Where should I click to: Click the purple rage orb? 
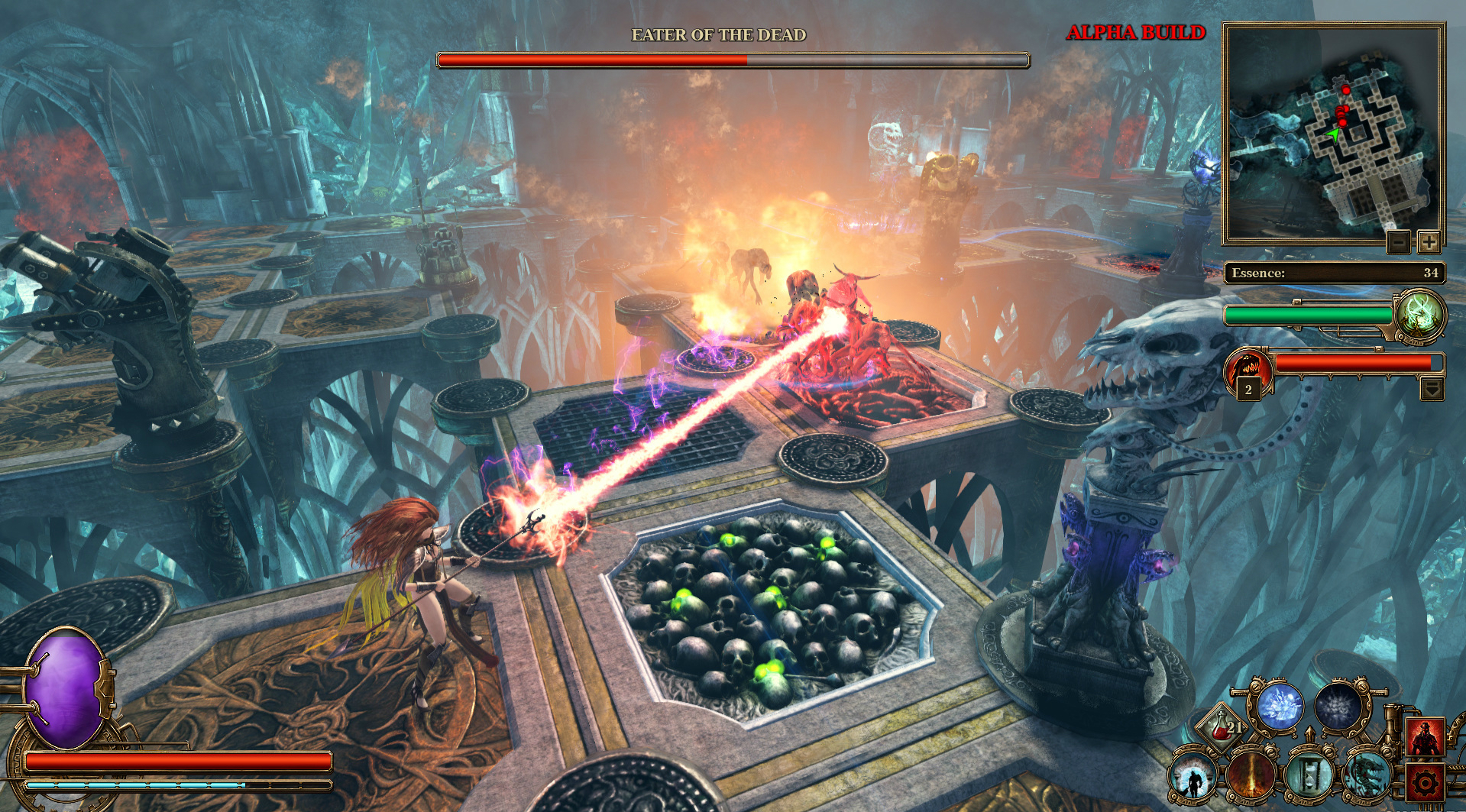65,687
